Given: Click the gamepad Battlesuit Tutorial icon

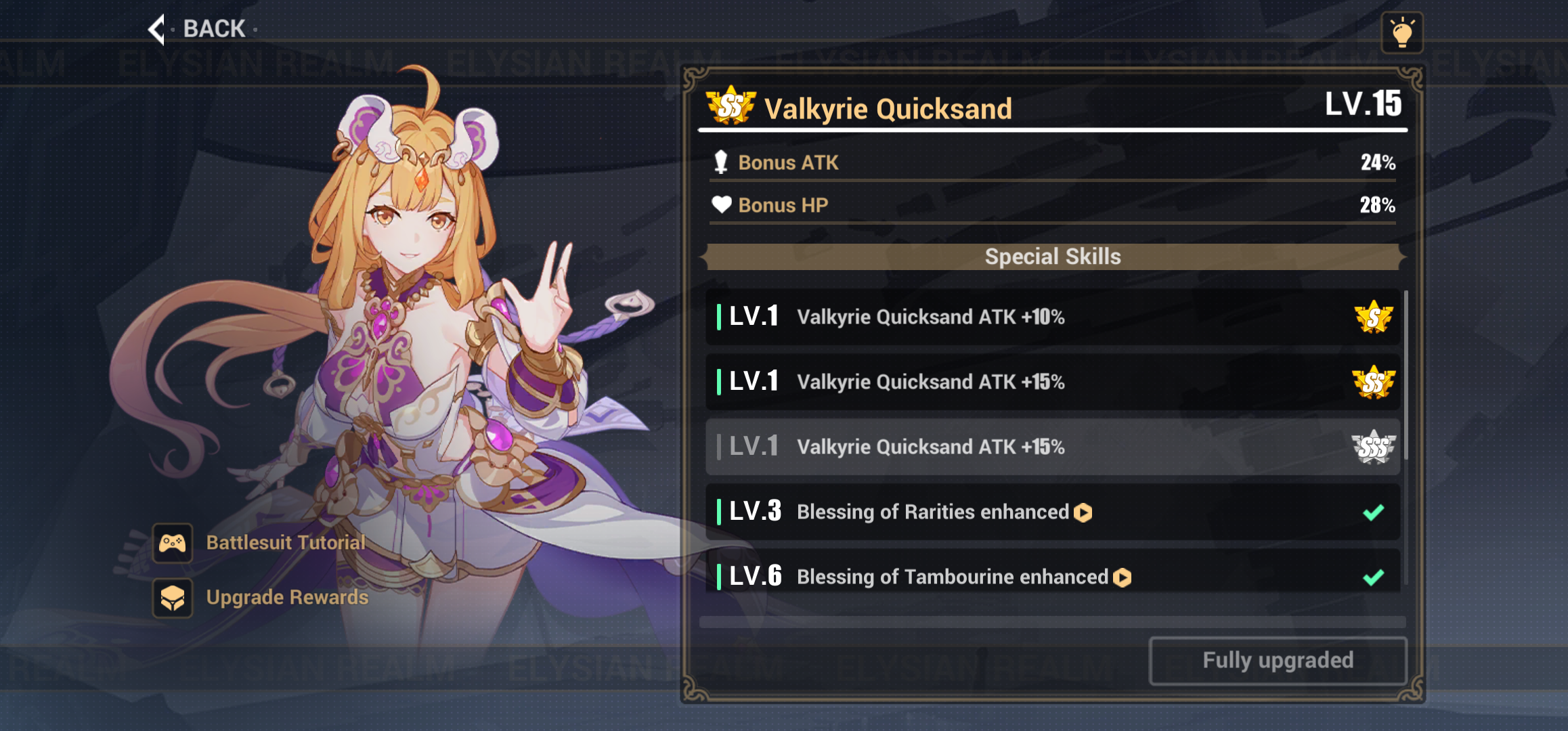Looking at the screenshot, I should 173,542.
